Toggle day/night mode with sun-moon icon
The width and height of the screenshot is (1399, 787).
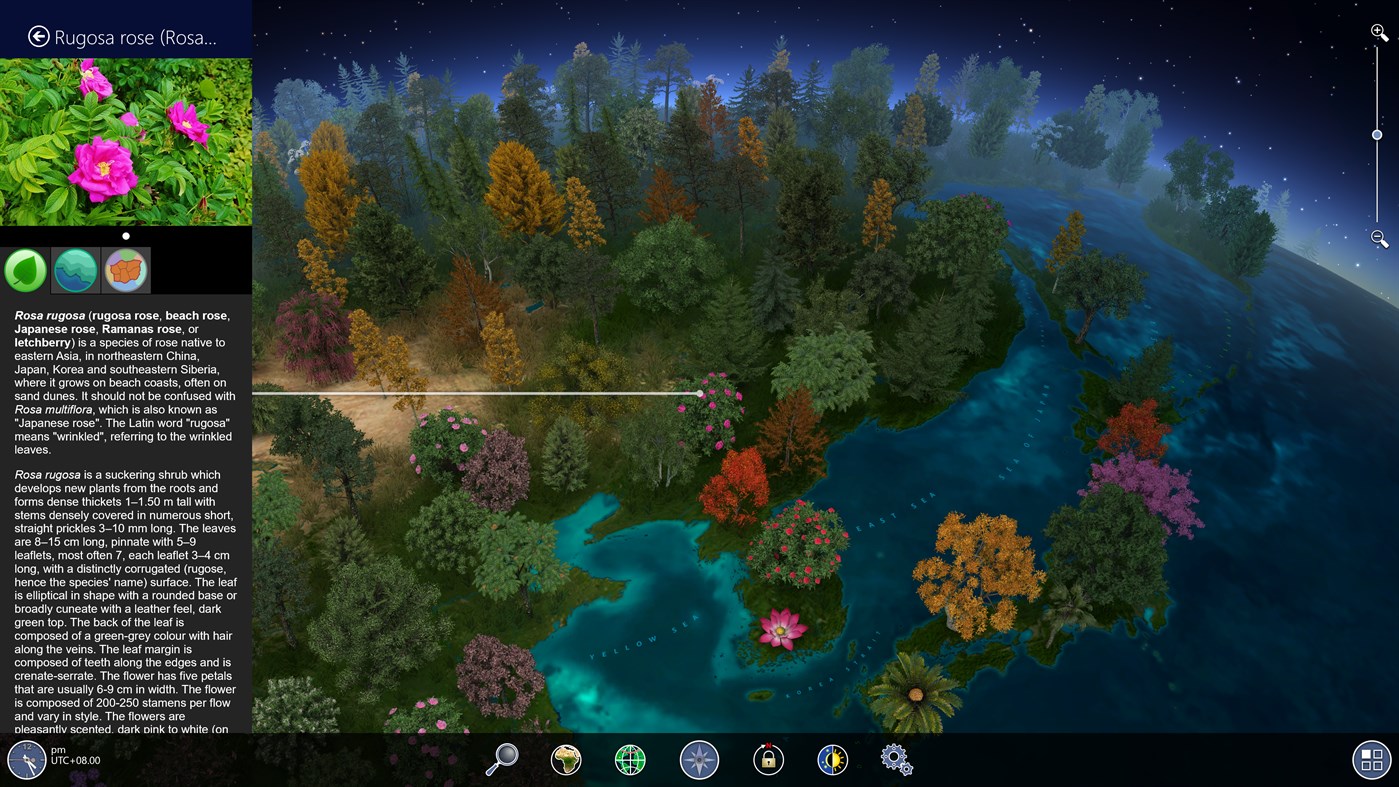click(832, 759)
